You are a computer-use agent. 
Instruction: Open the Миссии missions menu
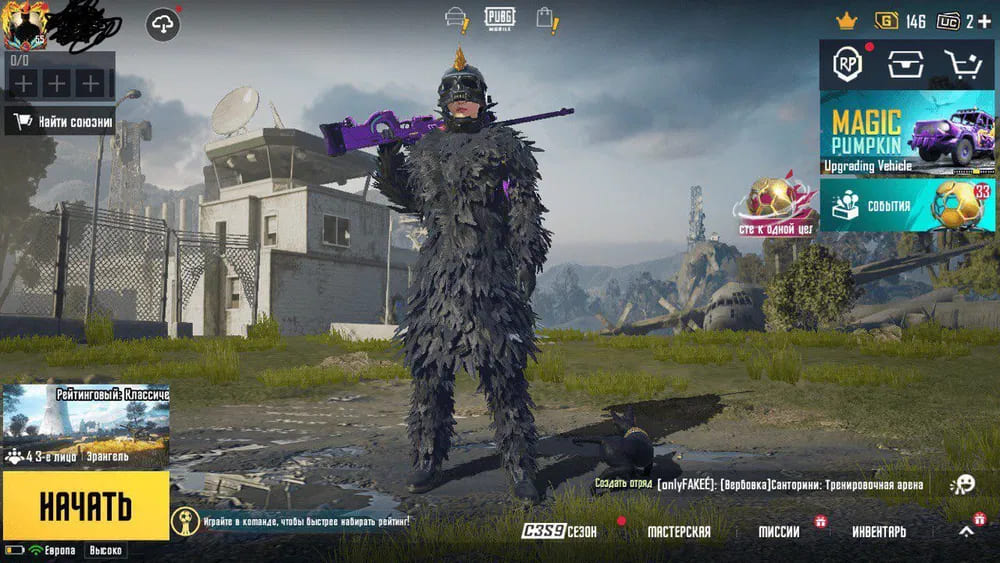tap(778, 532)
